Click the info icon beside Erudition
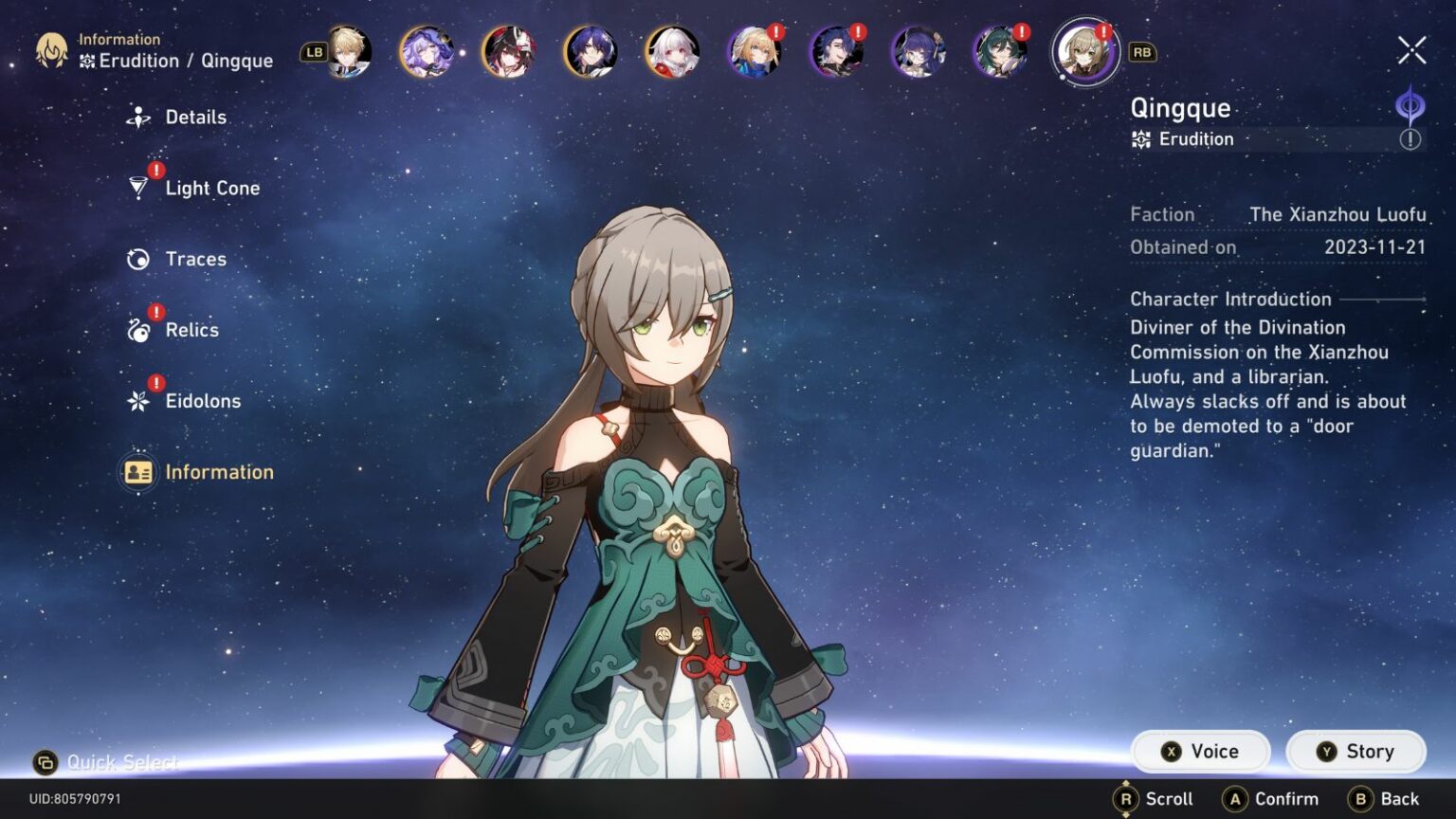Screen dimensions: 1456x819 (1410, 140)
